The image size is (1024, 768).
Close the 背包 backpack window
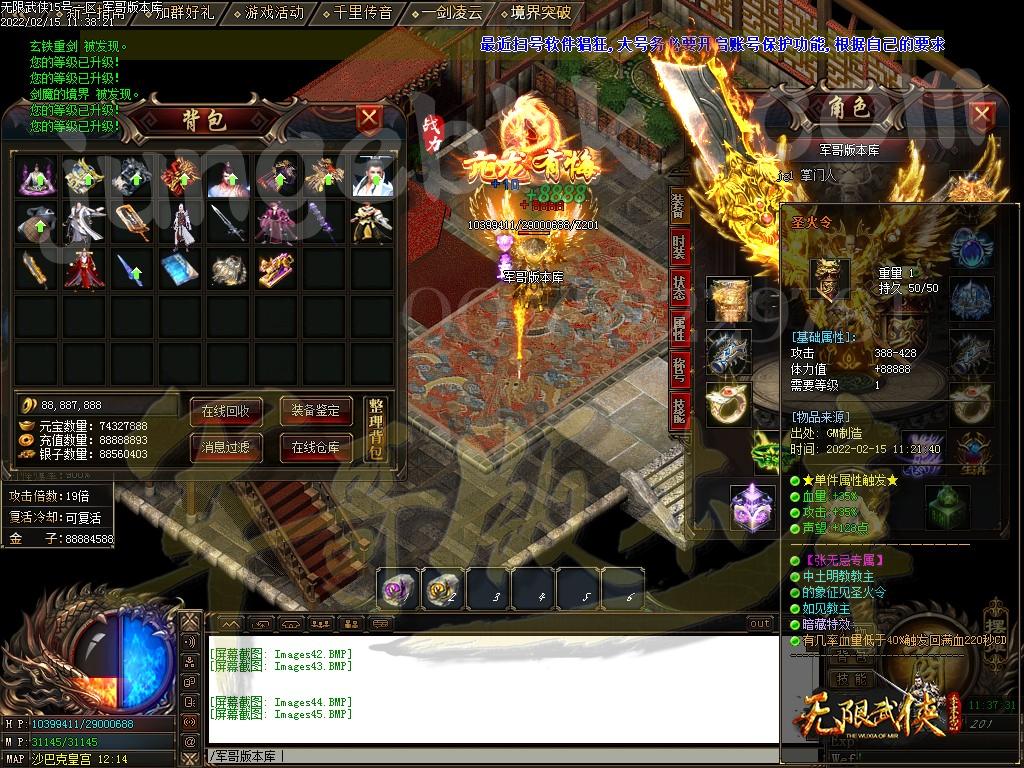369,118
